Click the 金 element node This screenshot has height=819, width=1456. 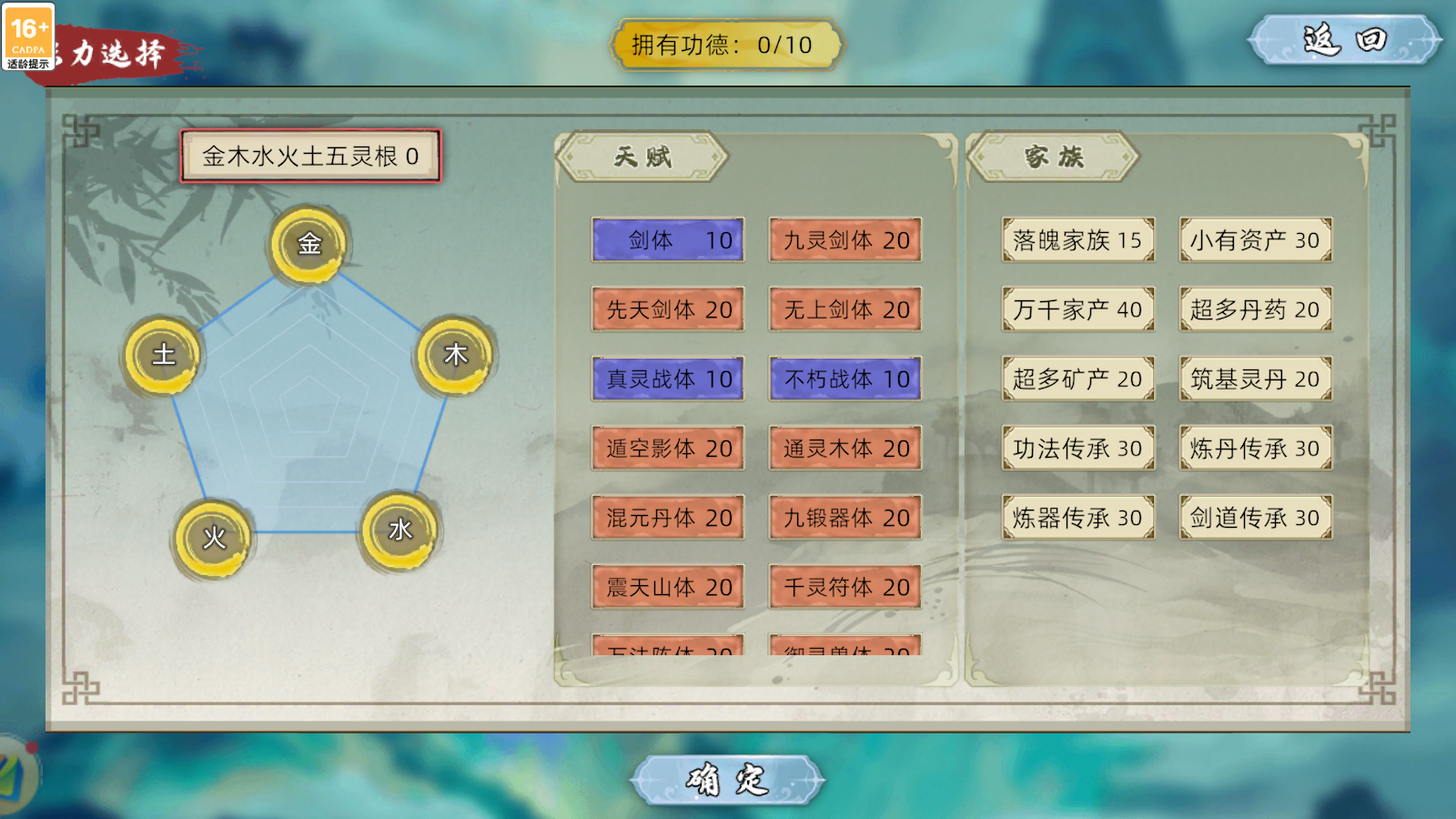pos(309,244)
